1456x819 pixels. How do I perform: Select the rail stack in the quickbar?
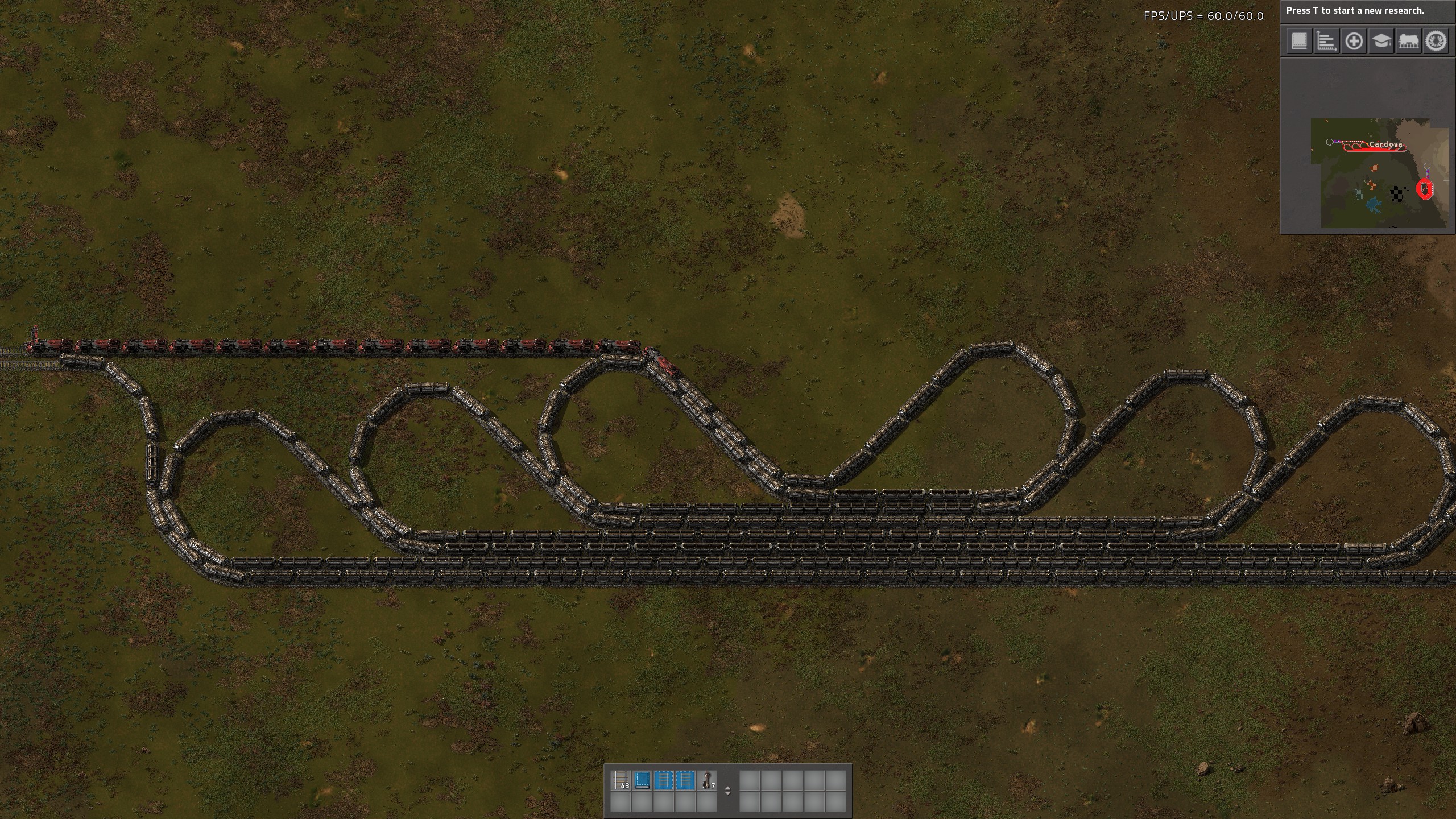click(x=620, y=780)
